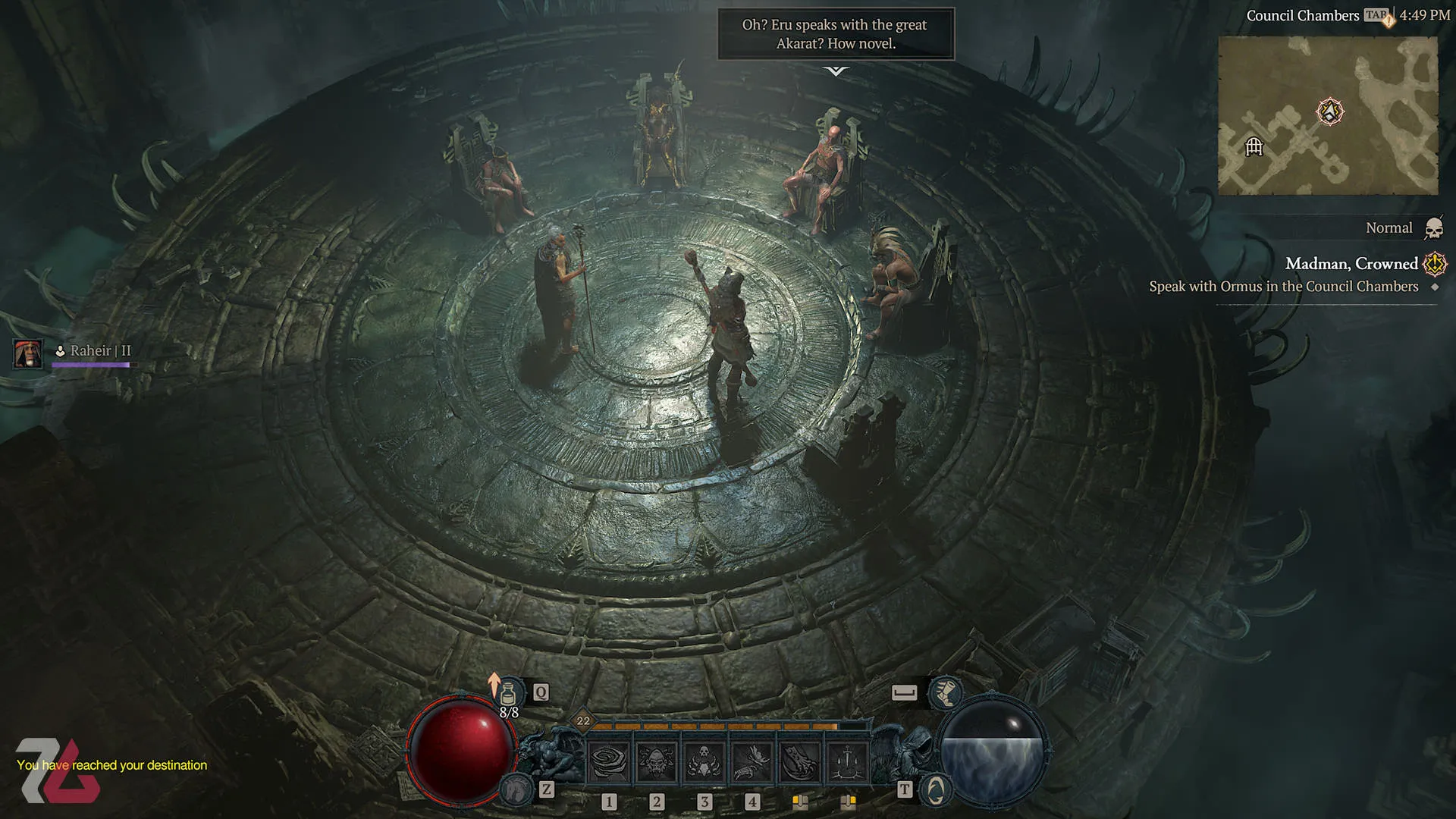The image size is (1456, 819).
Task: Select the dungeon gate marker on minimap
Action: (1254, 146)
